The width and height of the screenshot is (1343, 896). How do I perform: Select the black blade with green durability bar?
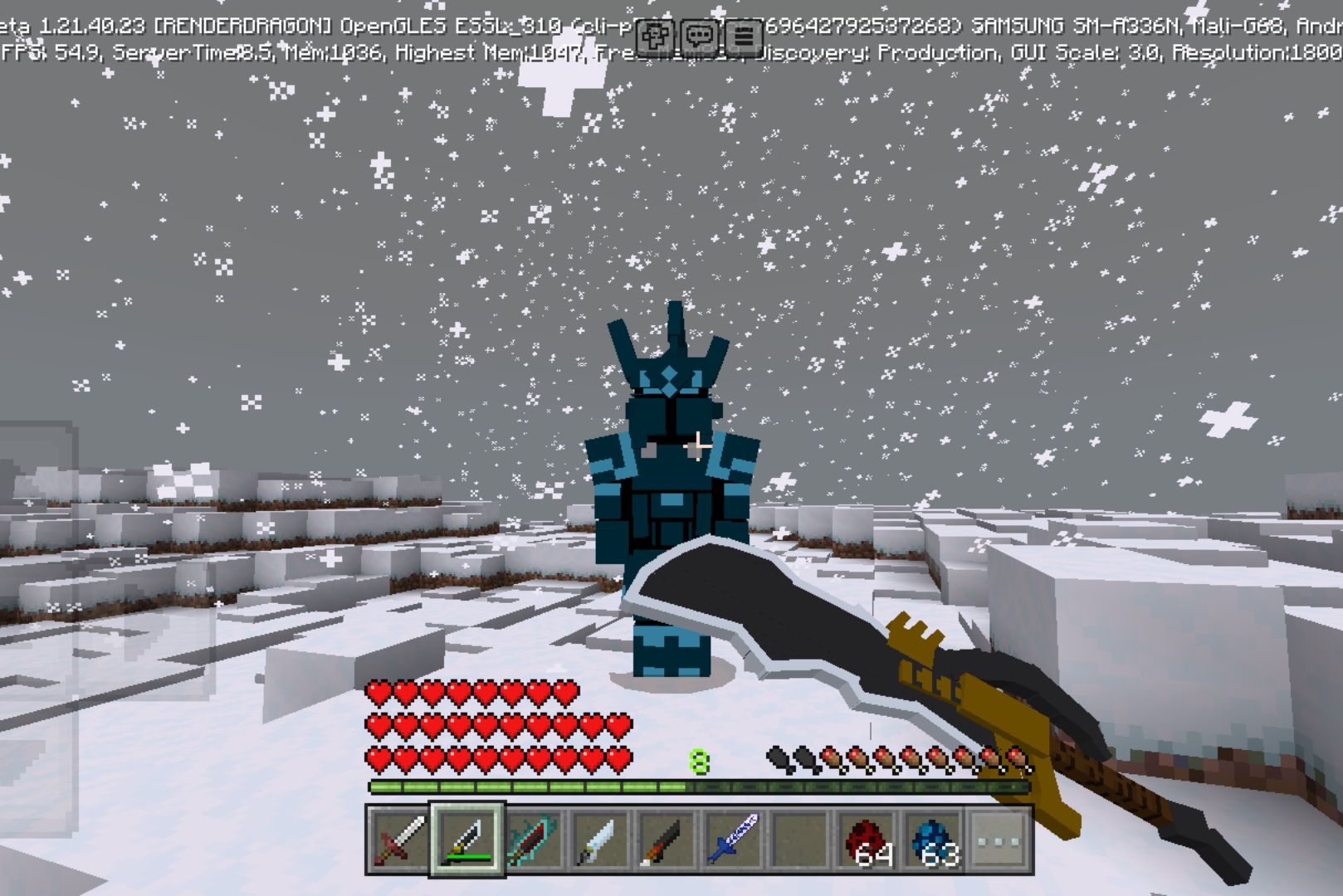pos(466,839)
